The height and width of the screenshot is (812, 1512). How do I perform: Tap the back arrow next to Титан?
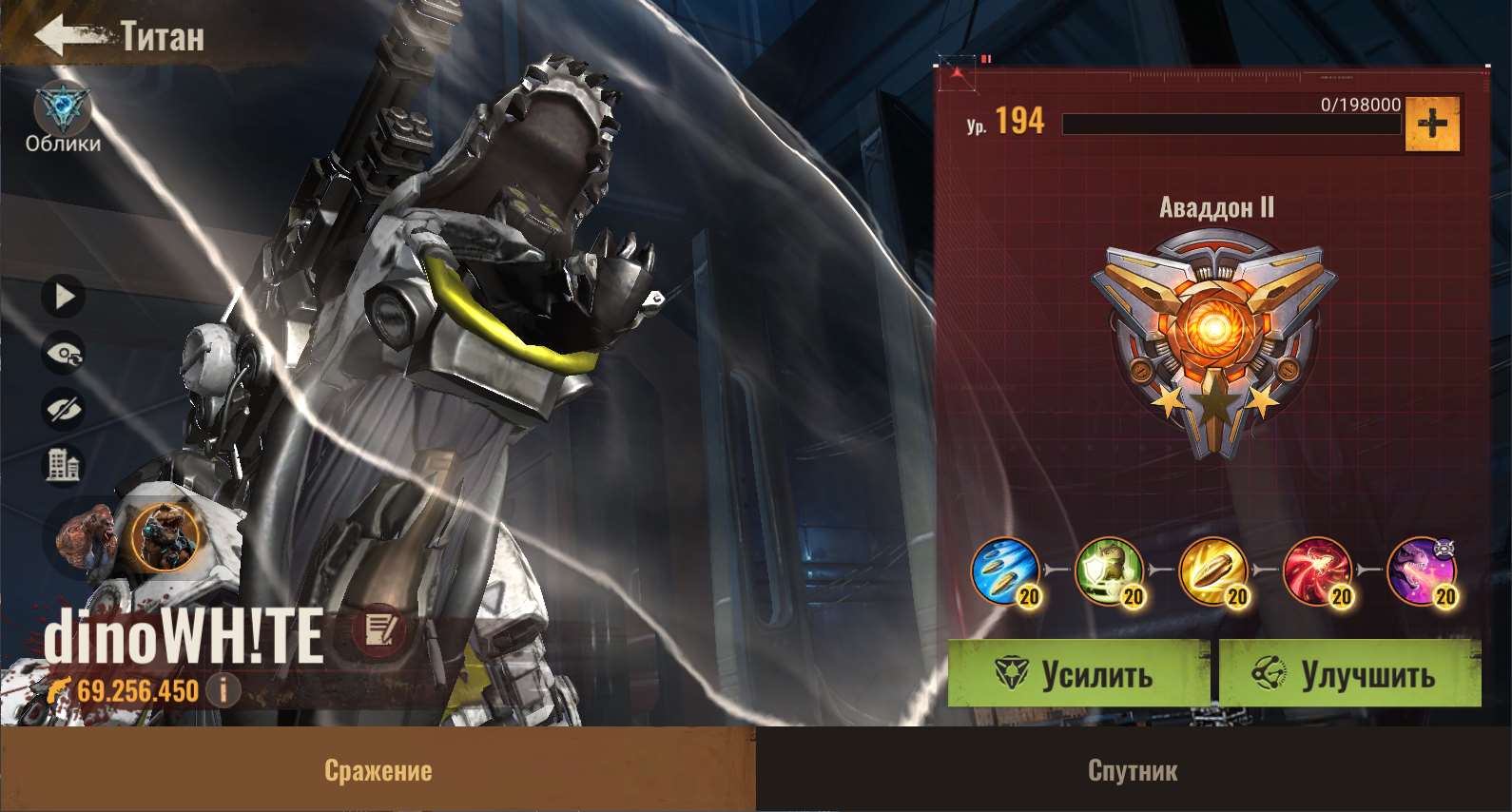point(59,33)
